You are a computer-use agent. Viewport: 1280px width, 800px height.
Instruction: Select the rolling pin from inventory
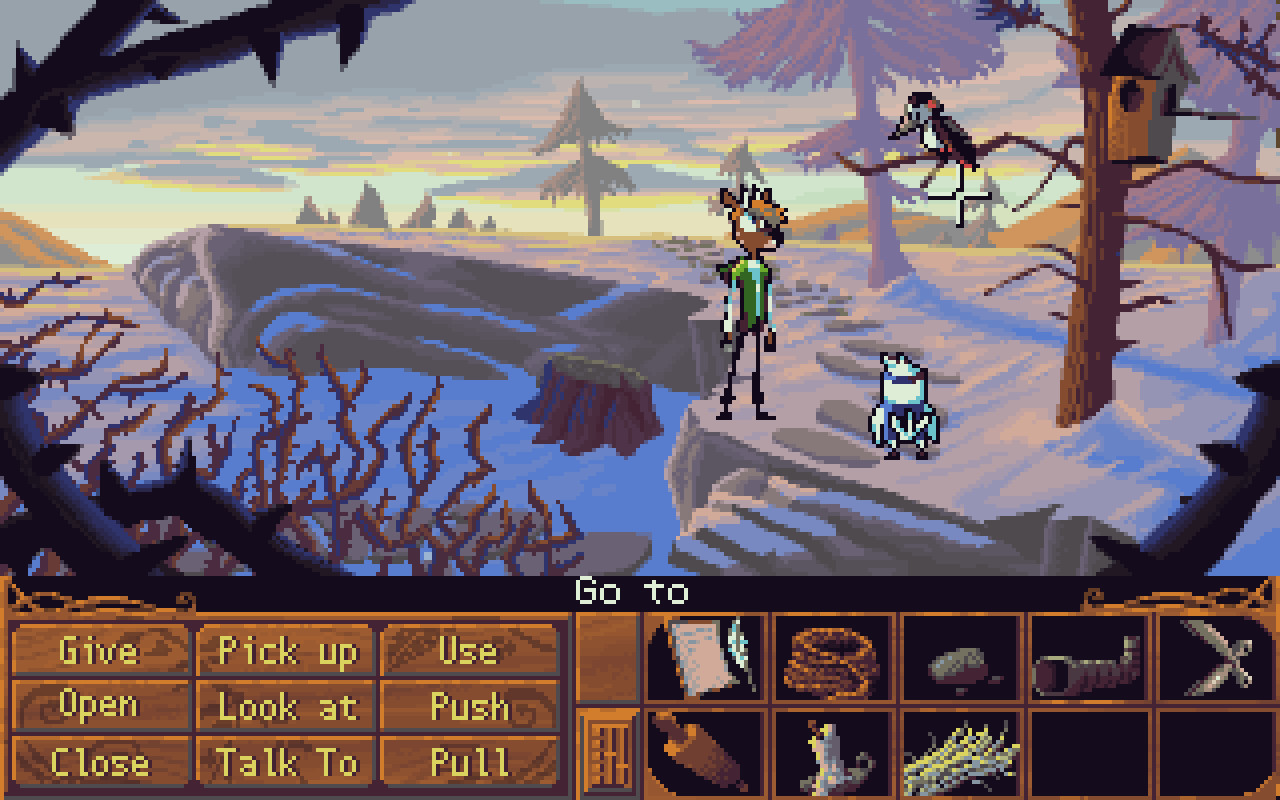point(701,756)
